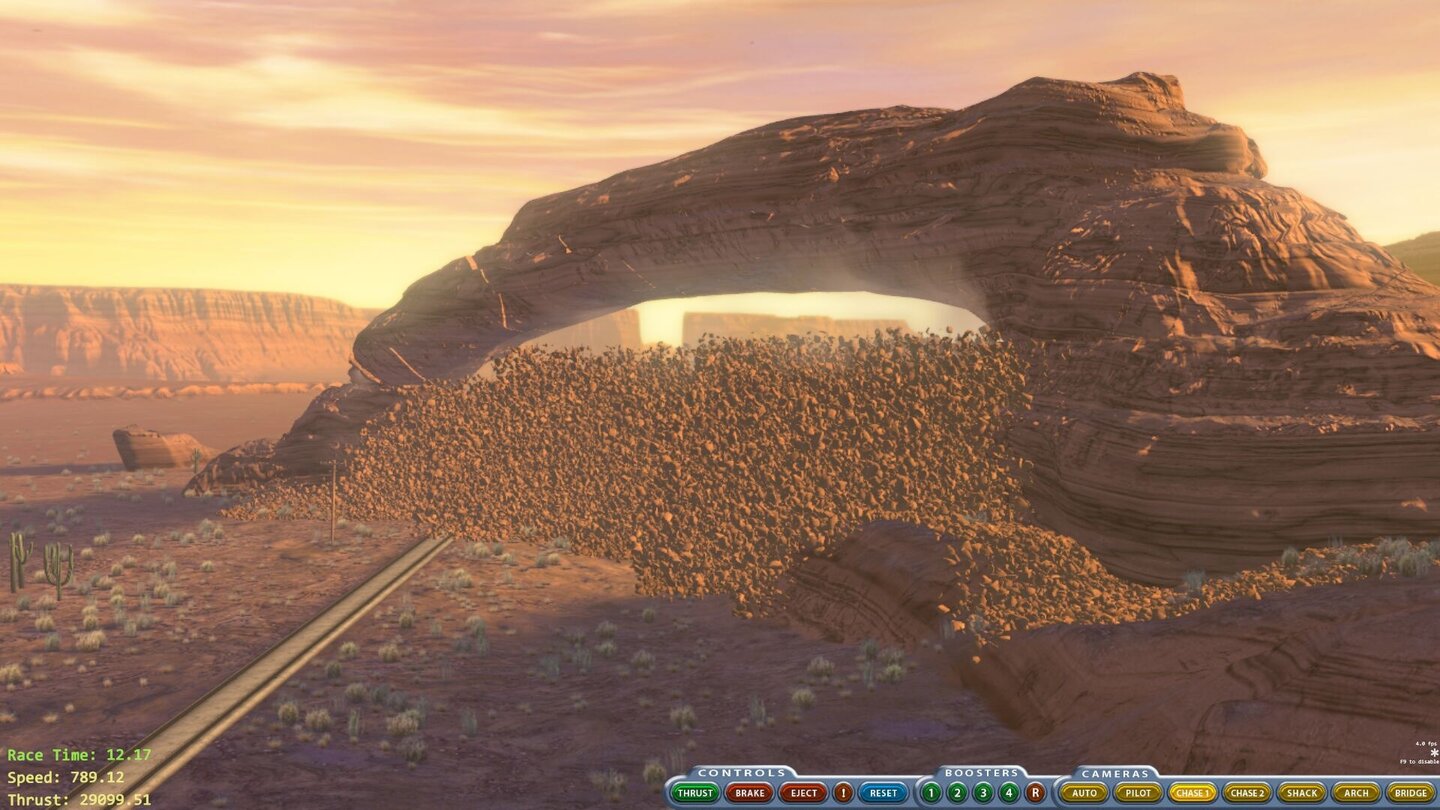Select the green THRUST control
This screenshot has width=1440, height=810.
coord(697,792)
